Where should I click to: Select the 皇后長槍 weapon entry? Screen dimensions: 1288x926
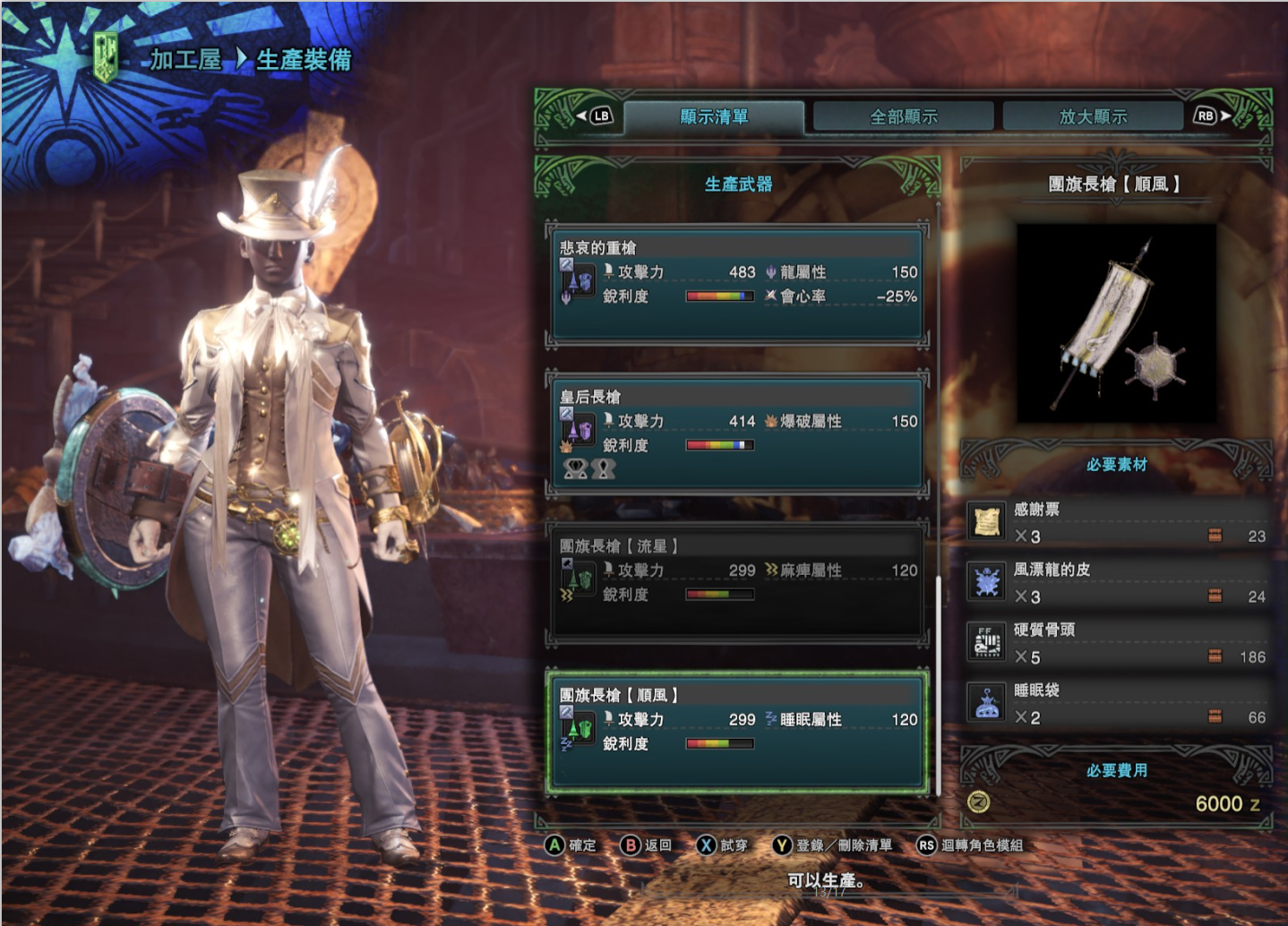click(737, 433)
